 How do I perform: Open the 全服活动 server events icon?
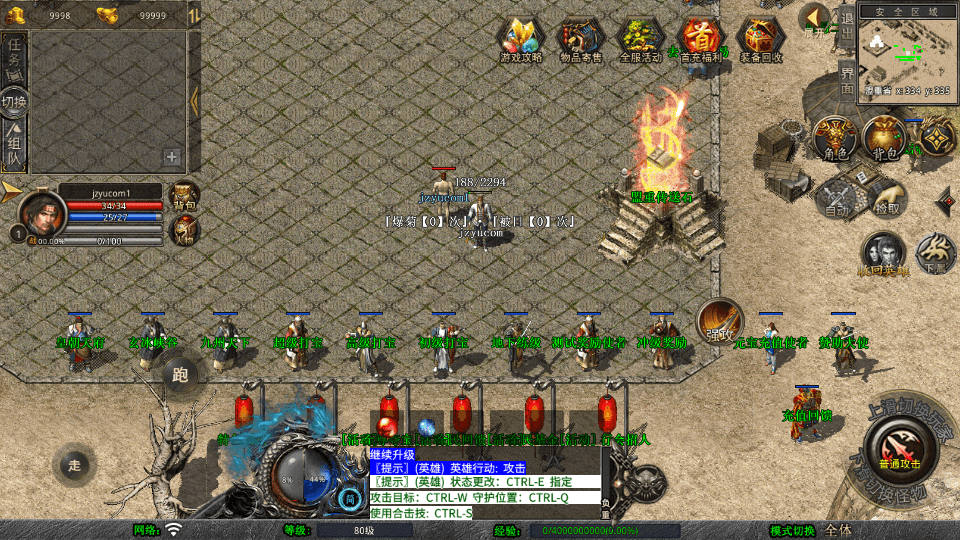click(641, 39)
